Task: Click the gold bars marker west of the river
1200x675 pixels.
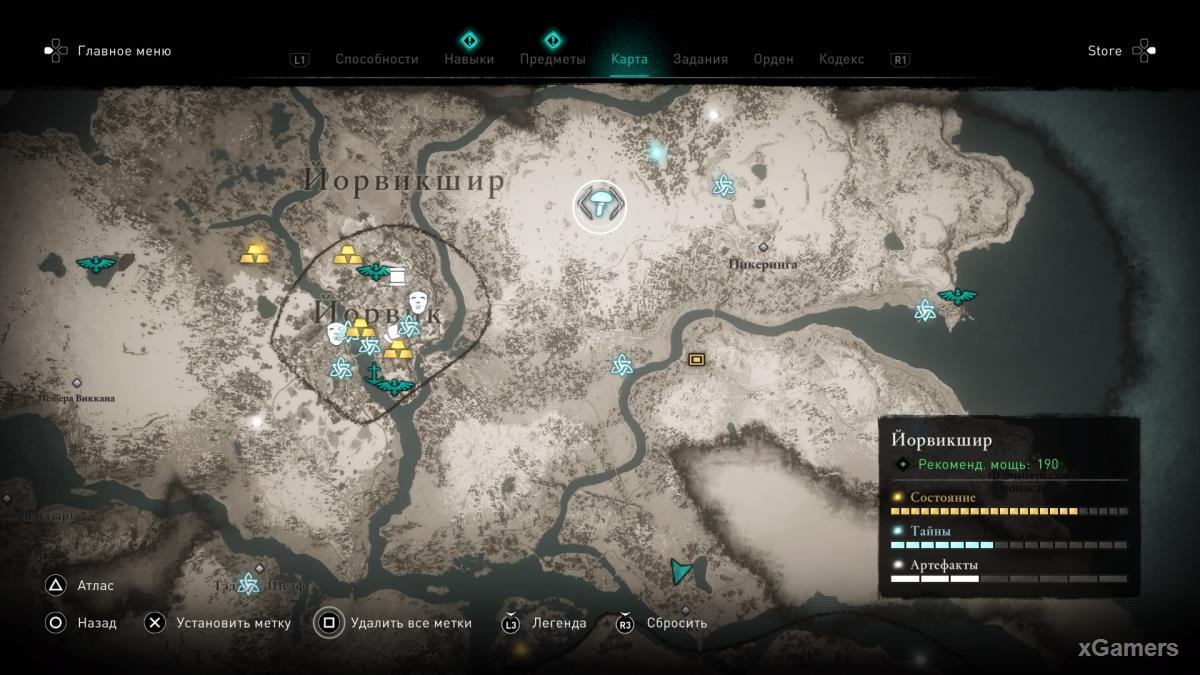Action: click(255, 254)
